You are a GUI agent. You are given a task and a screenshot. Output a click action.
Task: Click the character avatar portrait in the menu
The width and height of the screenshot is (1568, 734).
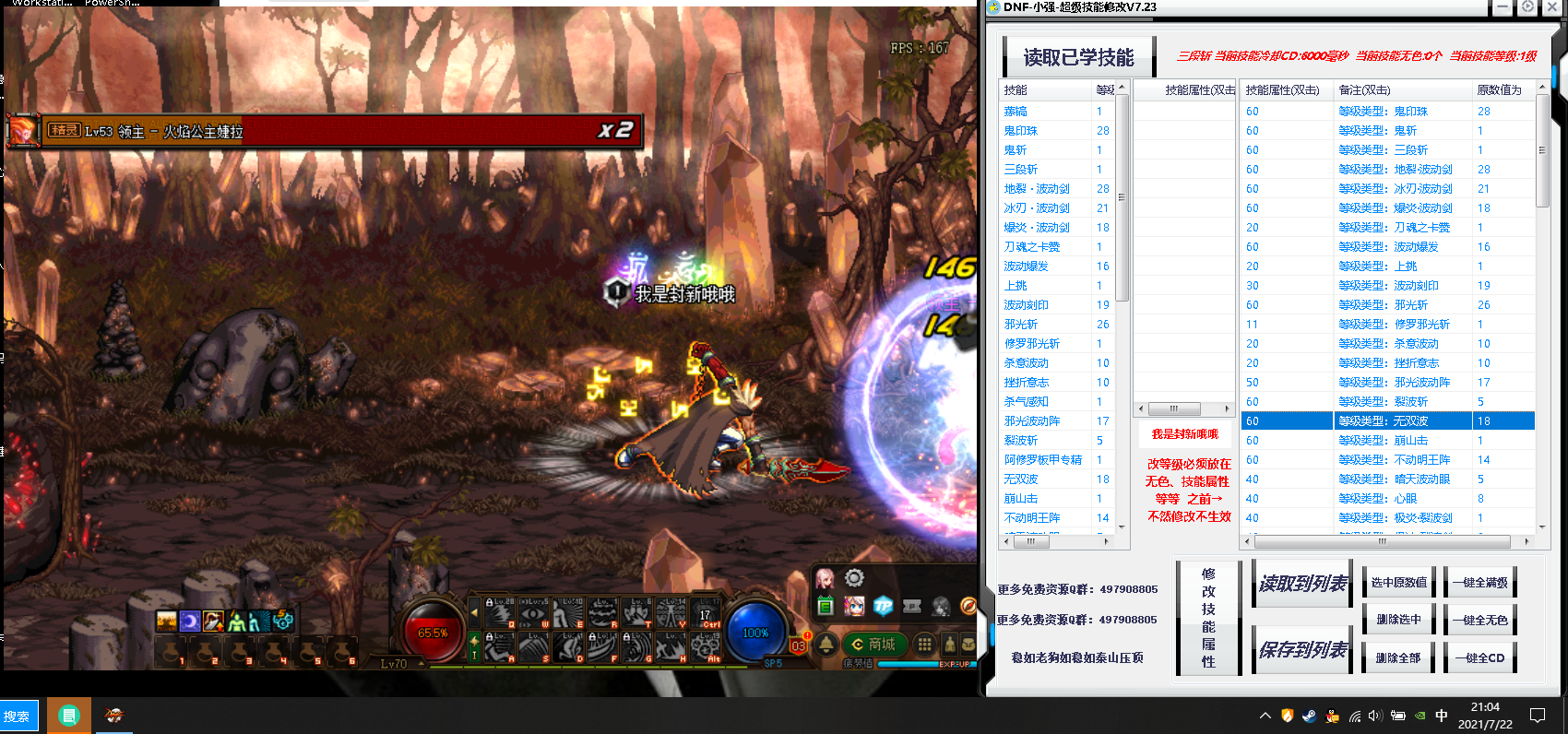click(x=825, y=578)
